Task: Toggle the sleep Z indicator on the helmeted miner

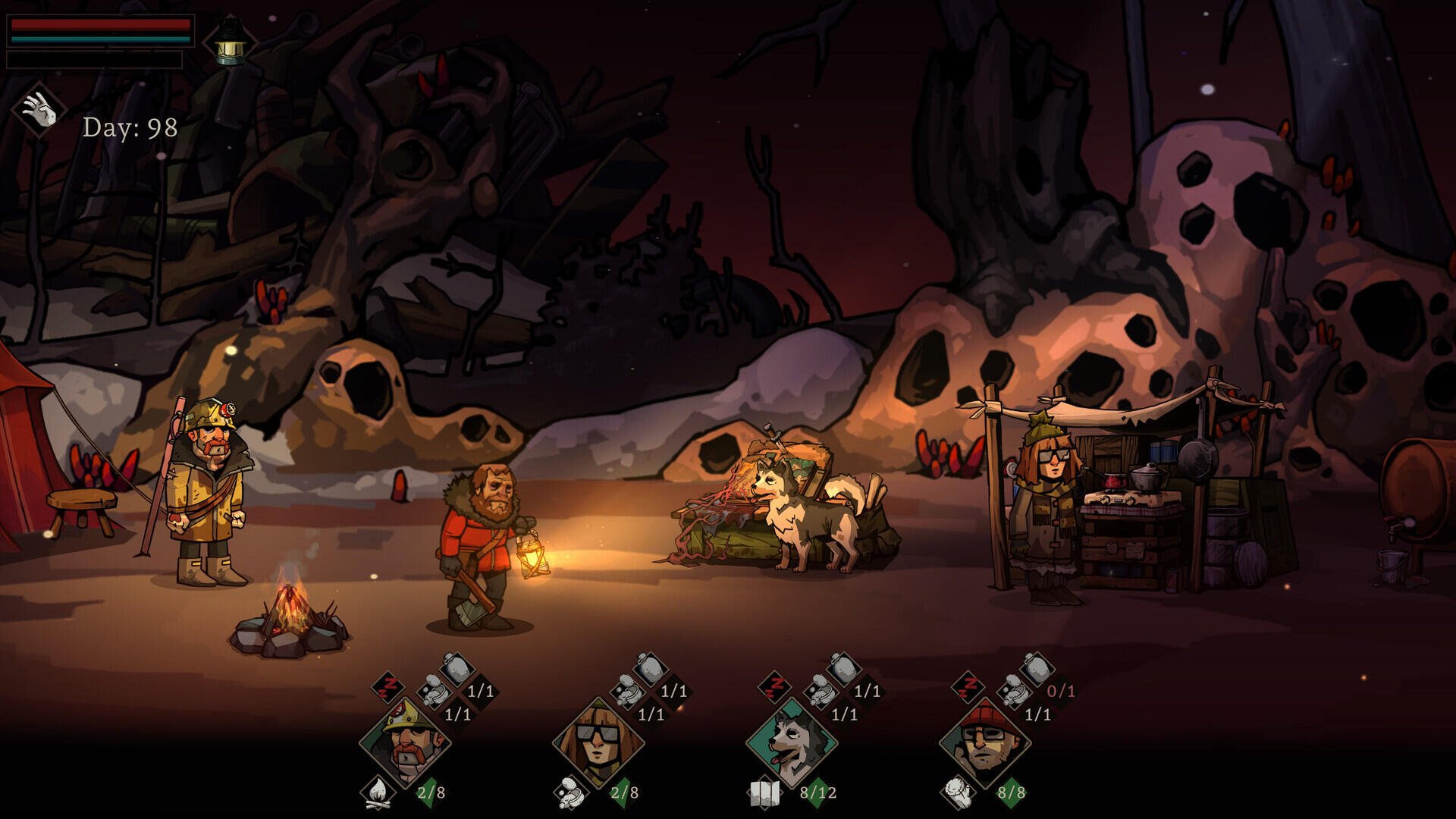Action: (387, 686)
